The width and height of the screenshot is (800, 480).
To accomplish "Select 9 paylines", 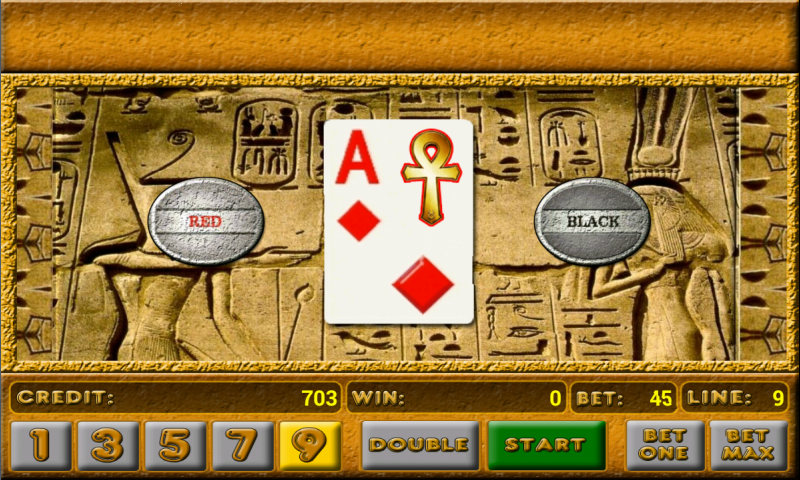I will 310,446.
